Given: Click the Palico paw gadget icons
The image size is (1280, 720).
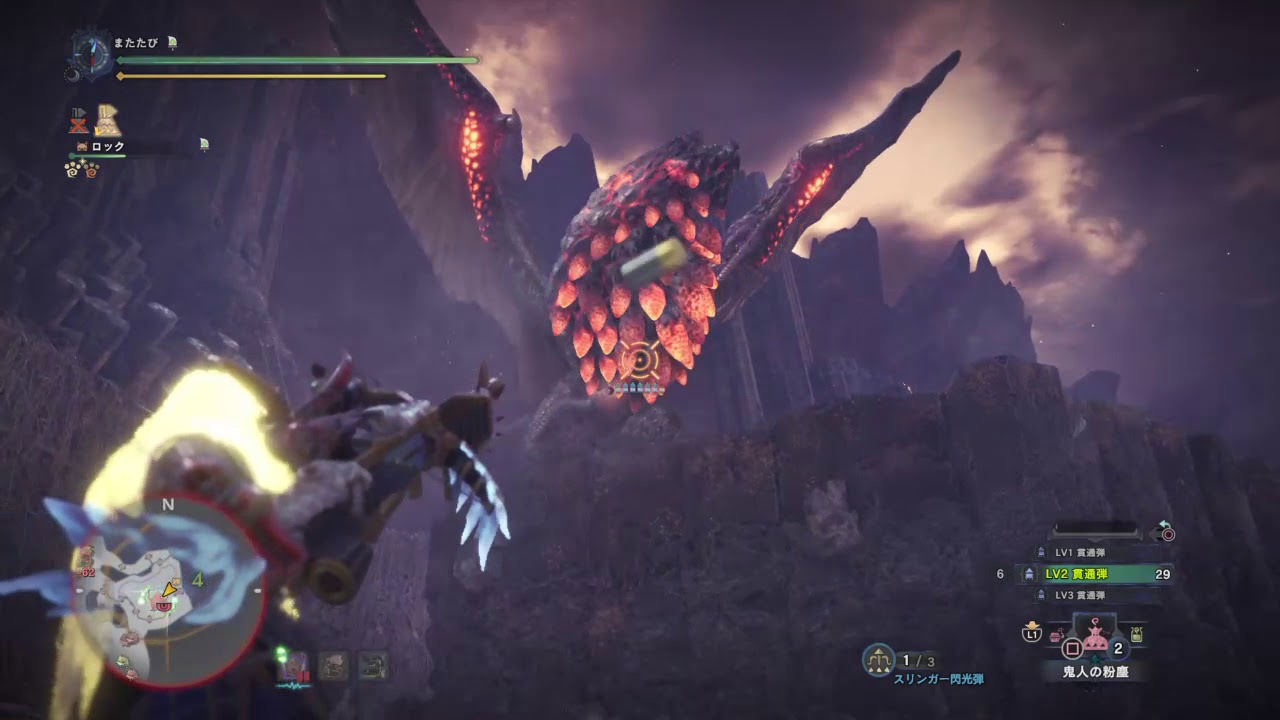Looking at the screenshot, I should click(x=82, y=169).
